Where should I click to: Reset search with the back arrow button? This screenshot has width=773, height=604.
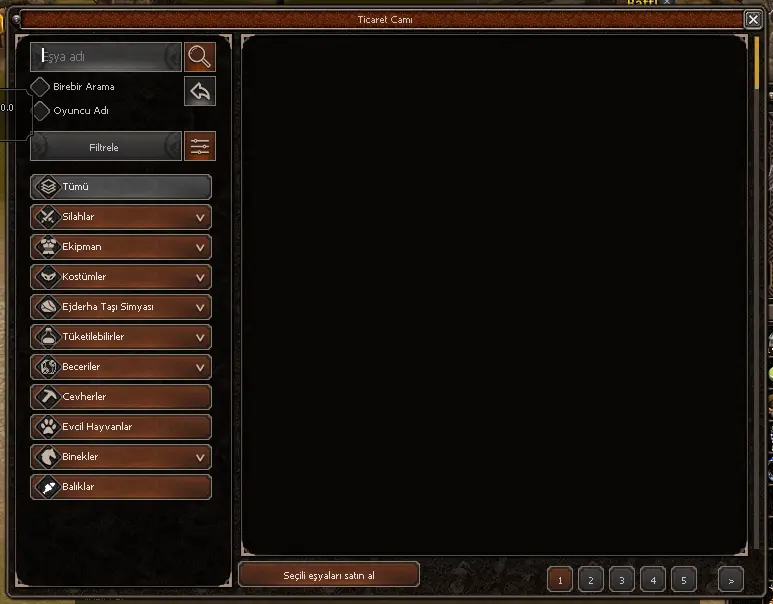(x=200, y=92)
